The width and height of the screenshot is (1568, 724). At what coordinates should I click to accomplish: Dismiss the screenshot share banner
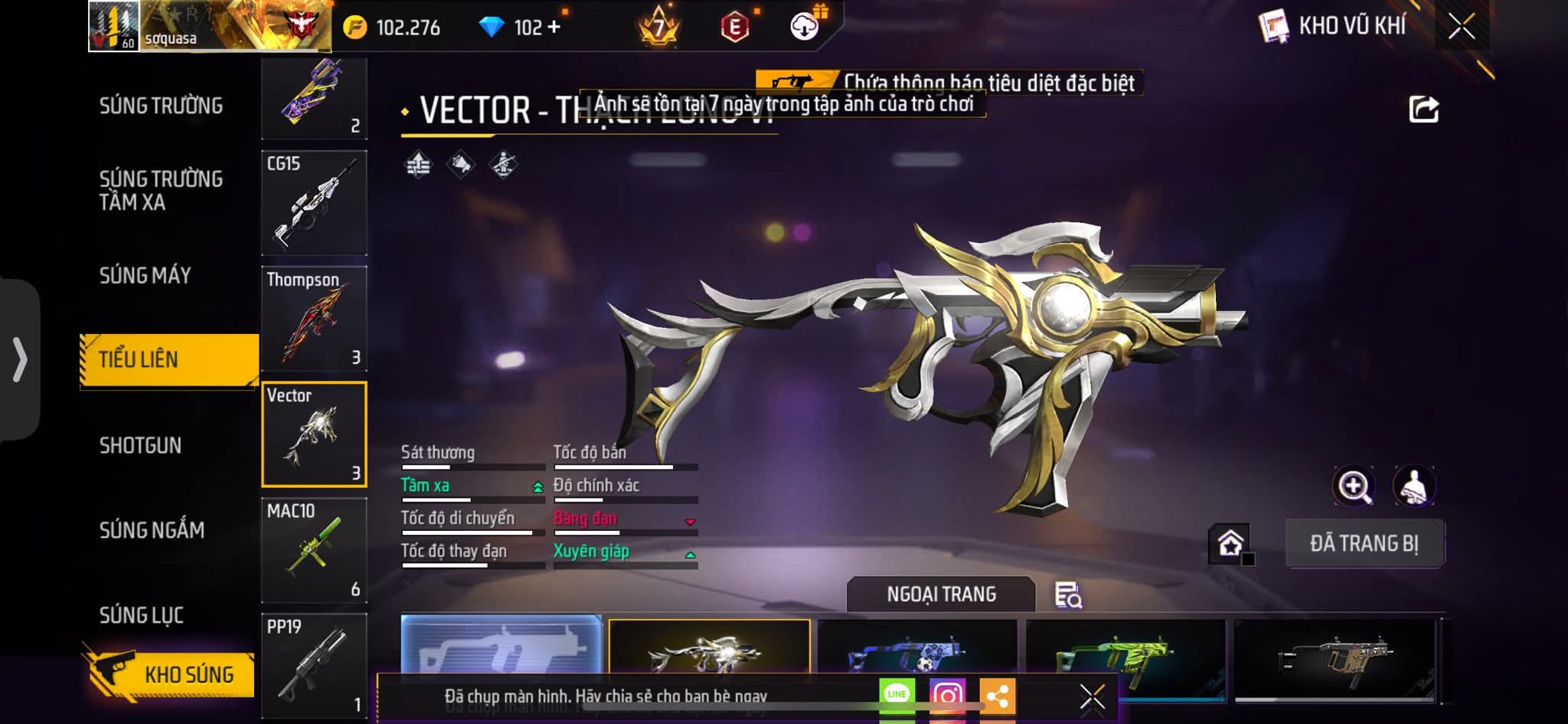click(x=1092, y=697)
